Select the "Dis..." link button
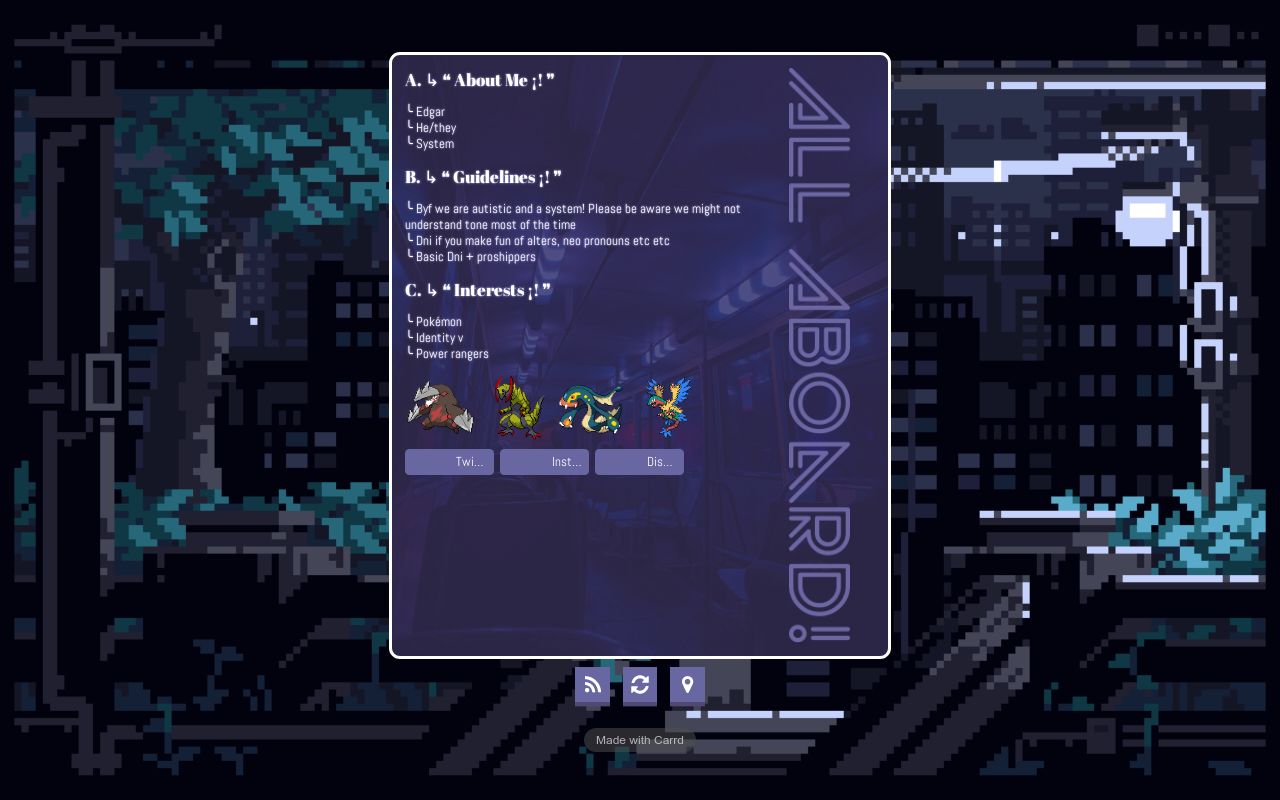The width and height of the screenshot is (1280, 800). pos(639,462)
